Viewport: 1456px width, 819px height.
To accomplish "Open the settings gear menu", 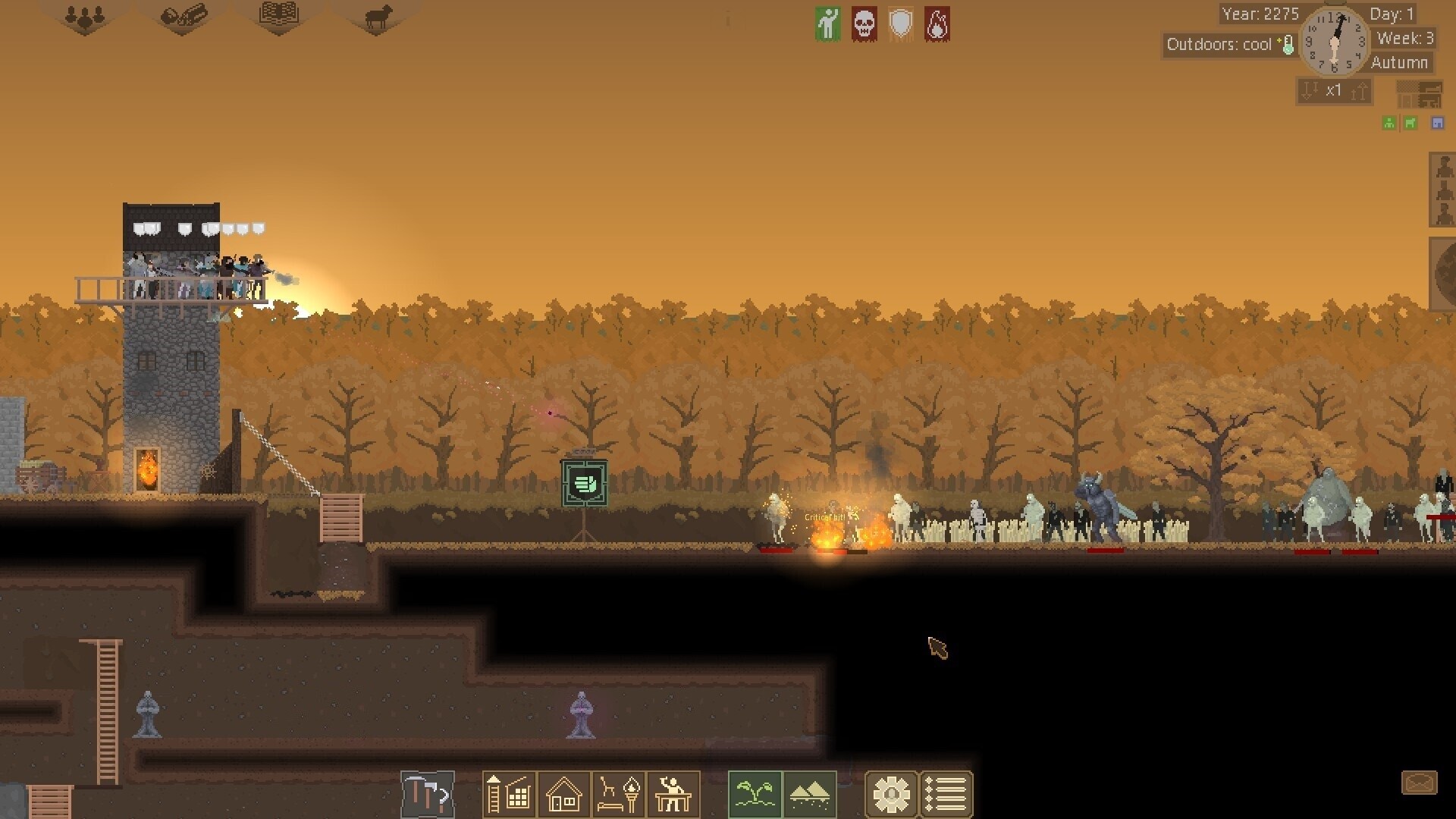I will (893, 794).
